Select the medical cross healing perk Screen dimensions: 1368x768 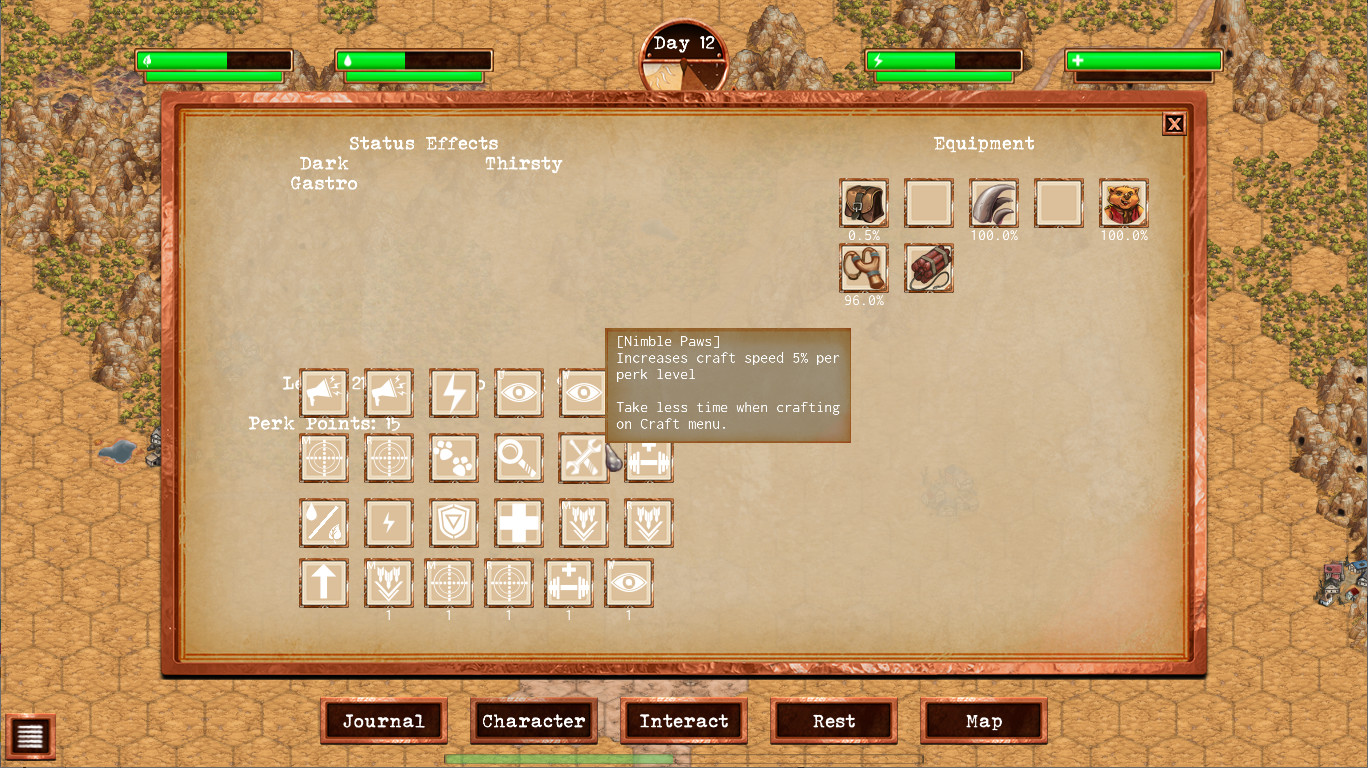tap(518, 523)
